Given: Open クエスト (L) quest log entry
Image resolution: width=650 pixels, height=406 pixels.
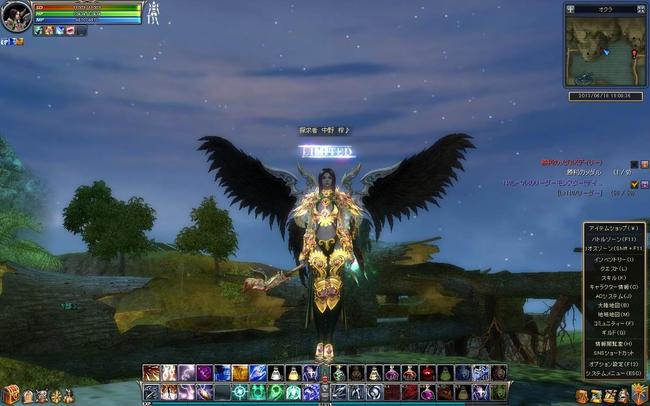Looking at the screenshot, I should [611, 269].
